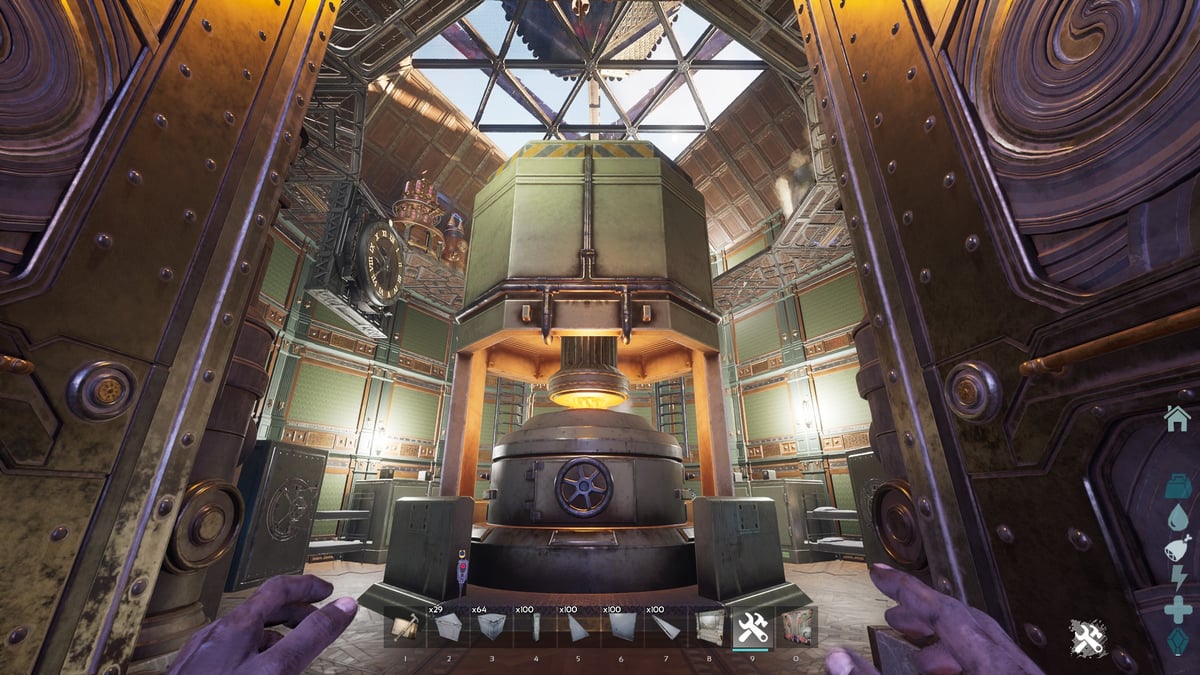Select the colorful item in slot 0

tap(797, 627)
